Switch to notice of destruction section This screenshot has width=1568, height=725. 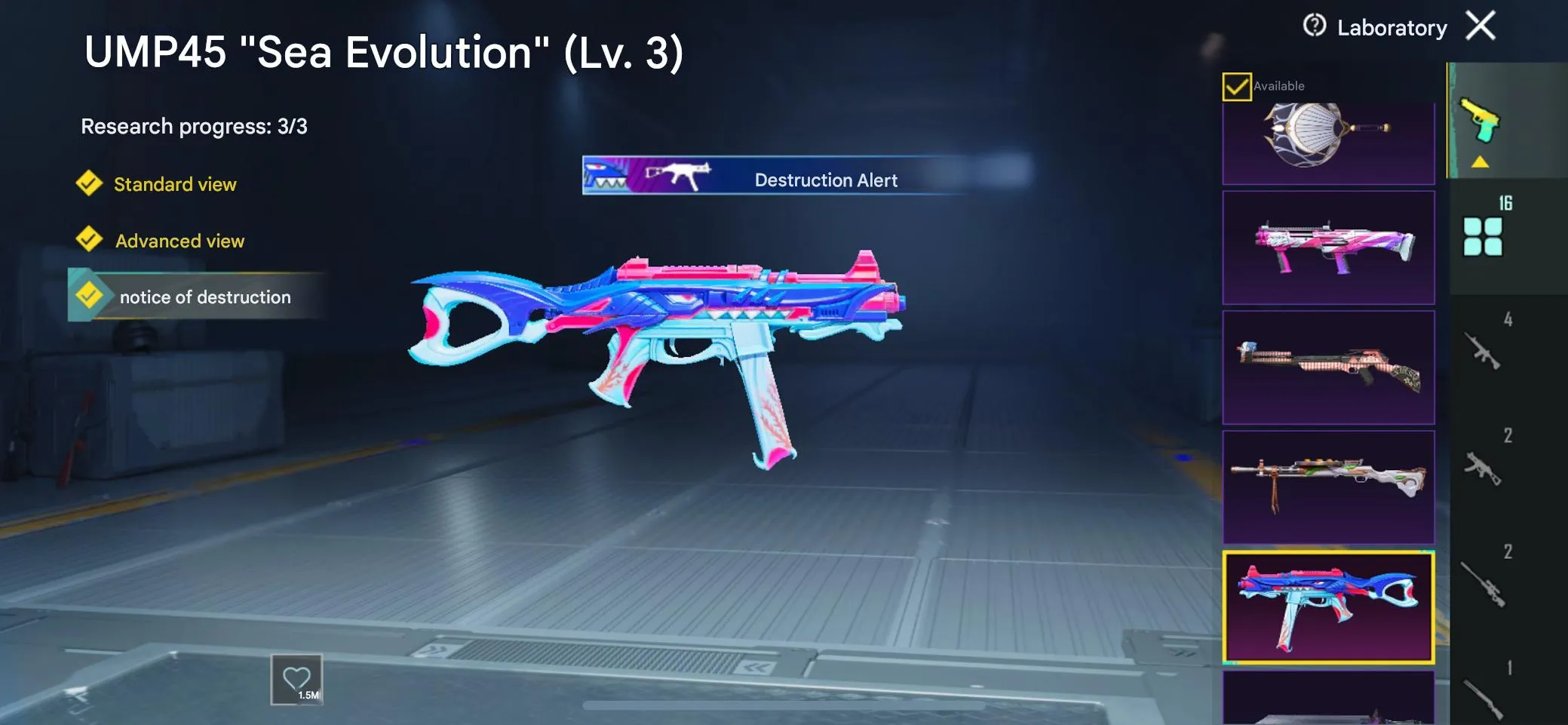point(204,296)
